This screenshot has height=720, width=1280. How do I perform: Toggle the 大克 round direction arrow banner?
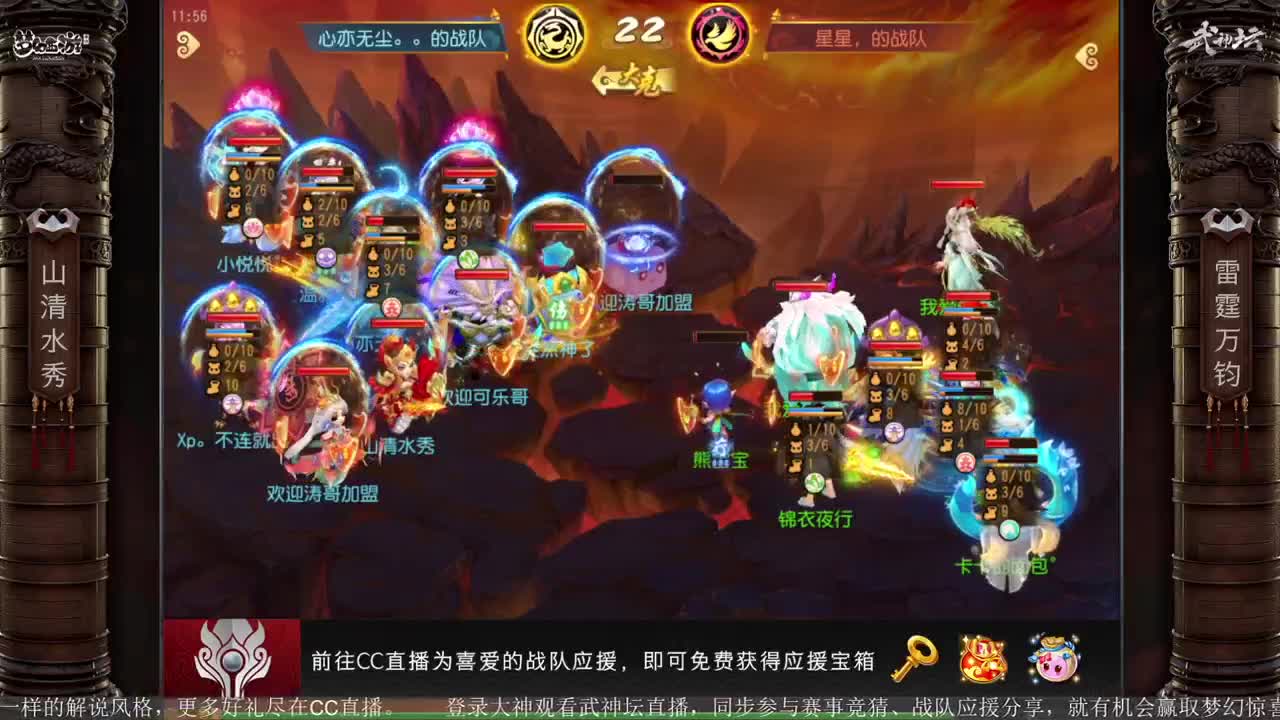(637, 74)
